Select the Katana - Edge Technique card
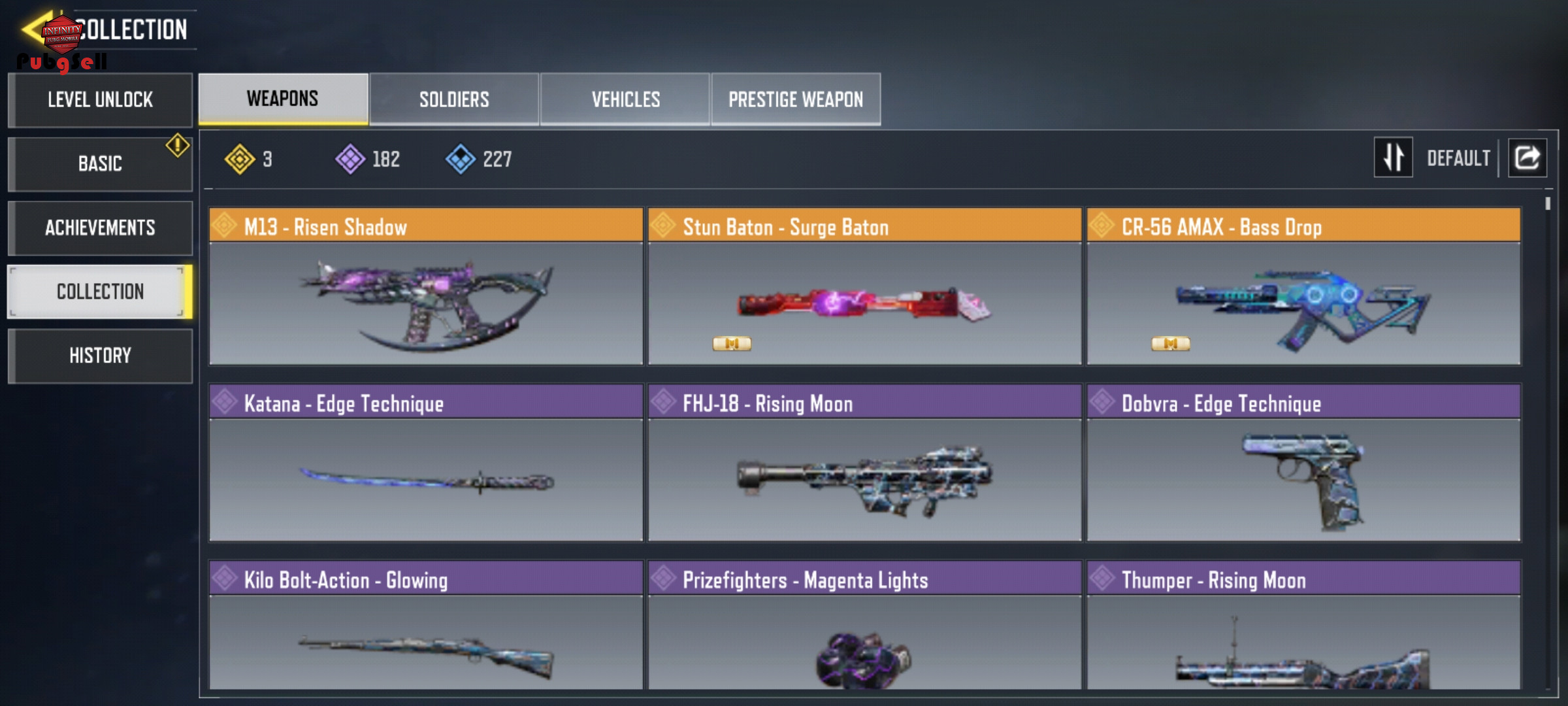Viewport: 1568px width, 706px height. 426,463
